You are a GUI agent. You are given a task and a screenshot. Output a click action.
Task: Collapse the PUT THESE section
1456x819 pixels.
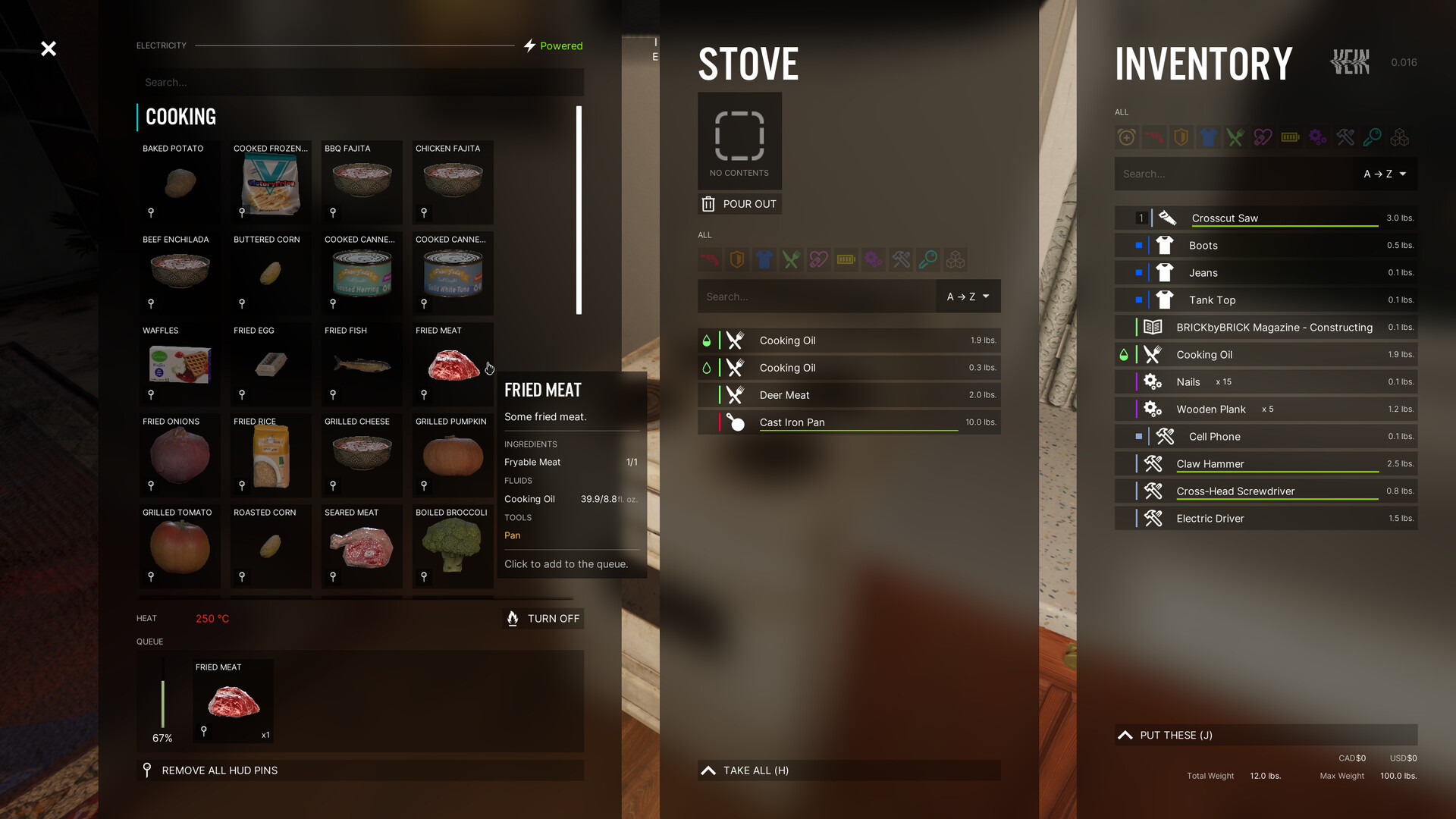point(1265,735)
